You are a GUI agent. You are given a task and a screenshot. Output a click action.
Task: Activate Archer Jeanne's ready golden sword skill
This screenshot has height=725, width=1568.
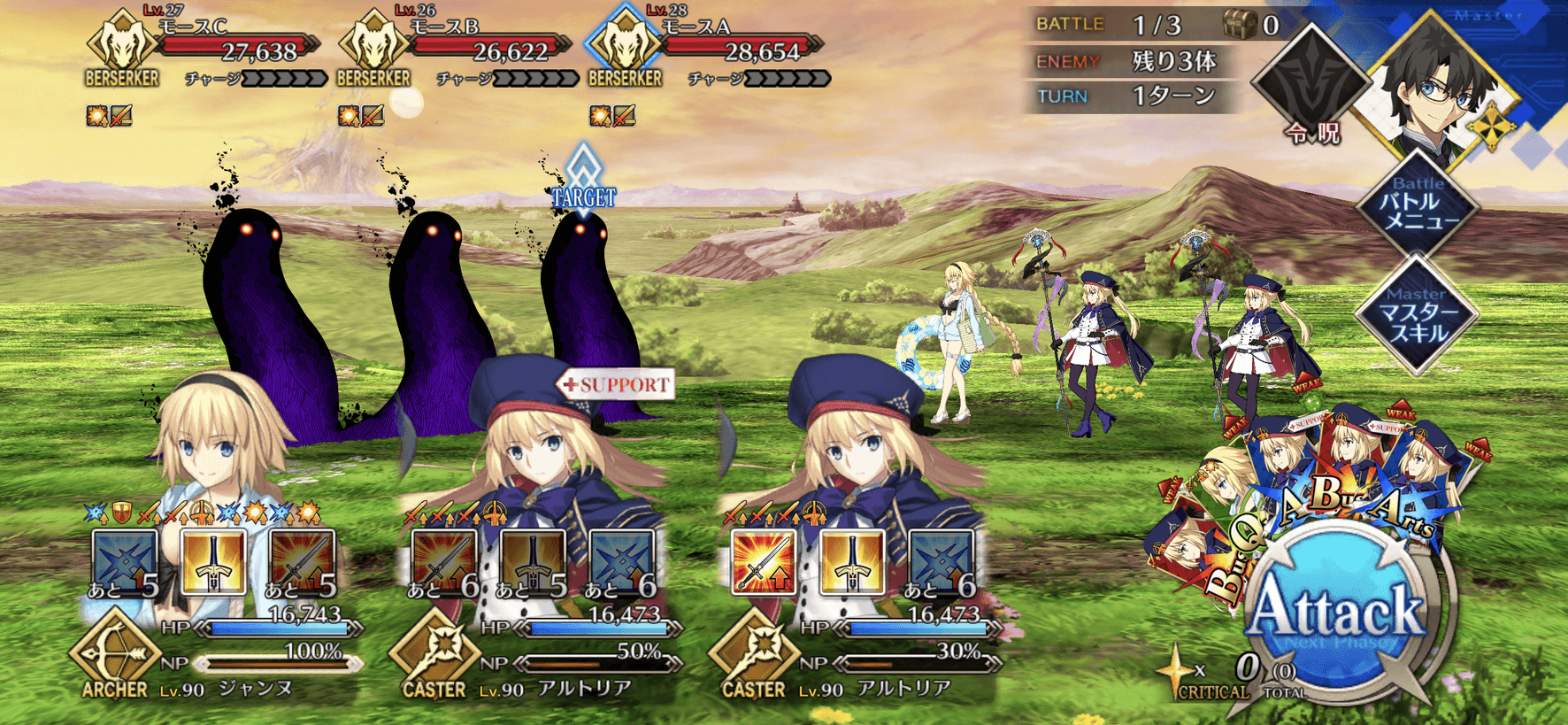213,561
